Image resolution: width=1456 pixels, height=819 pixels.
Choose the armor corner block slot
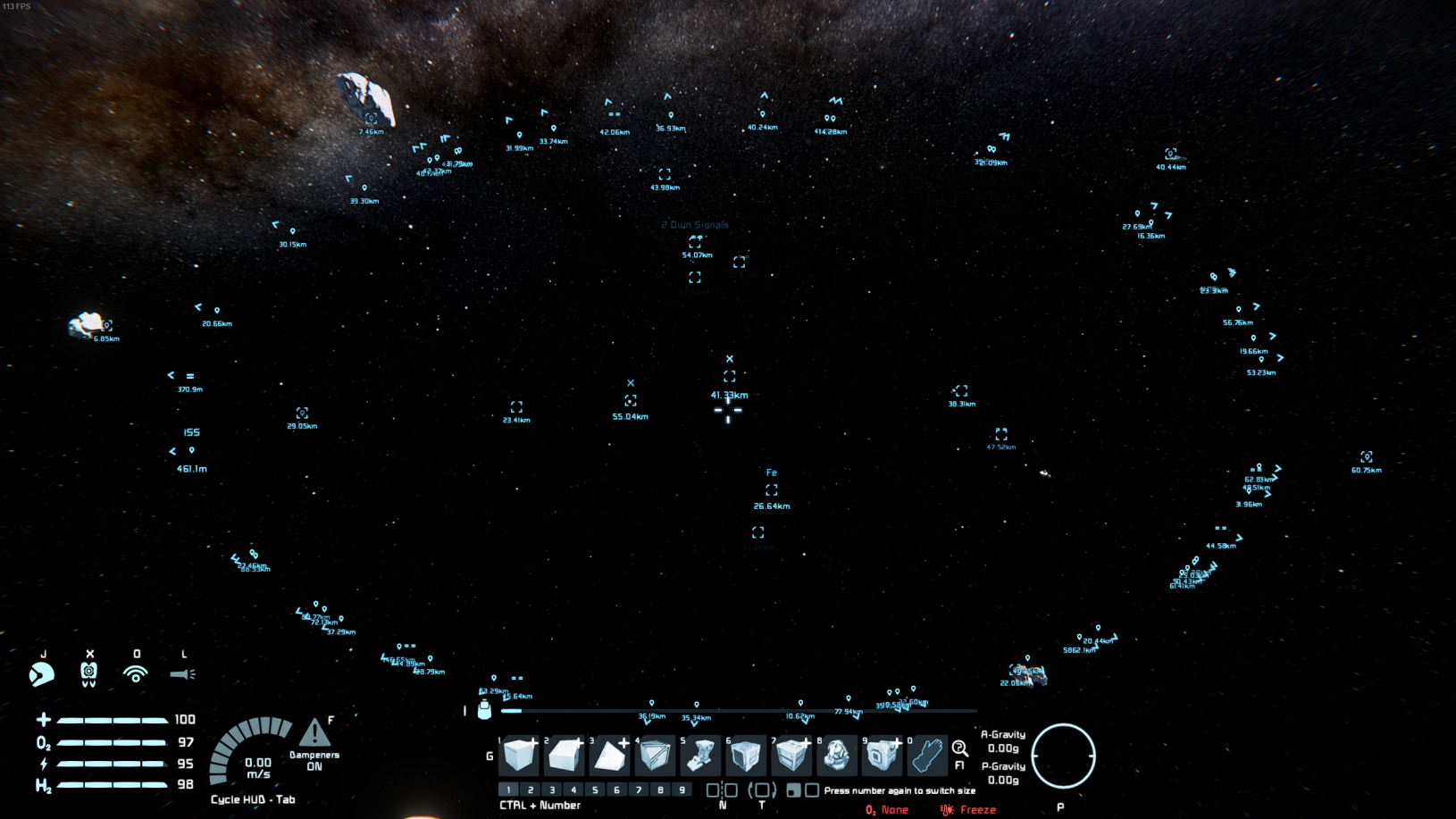click(610, 756)
